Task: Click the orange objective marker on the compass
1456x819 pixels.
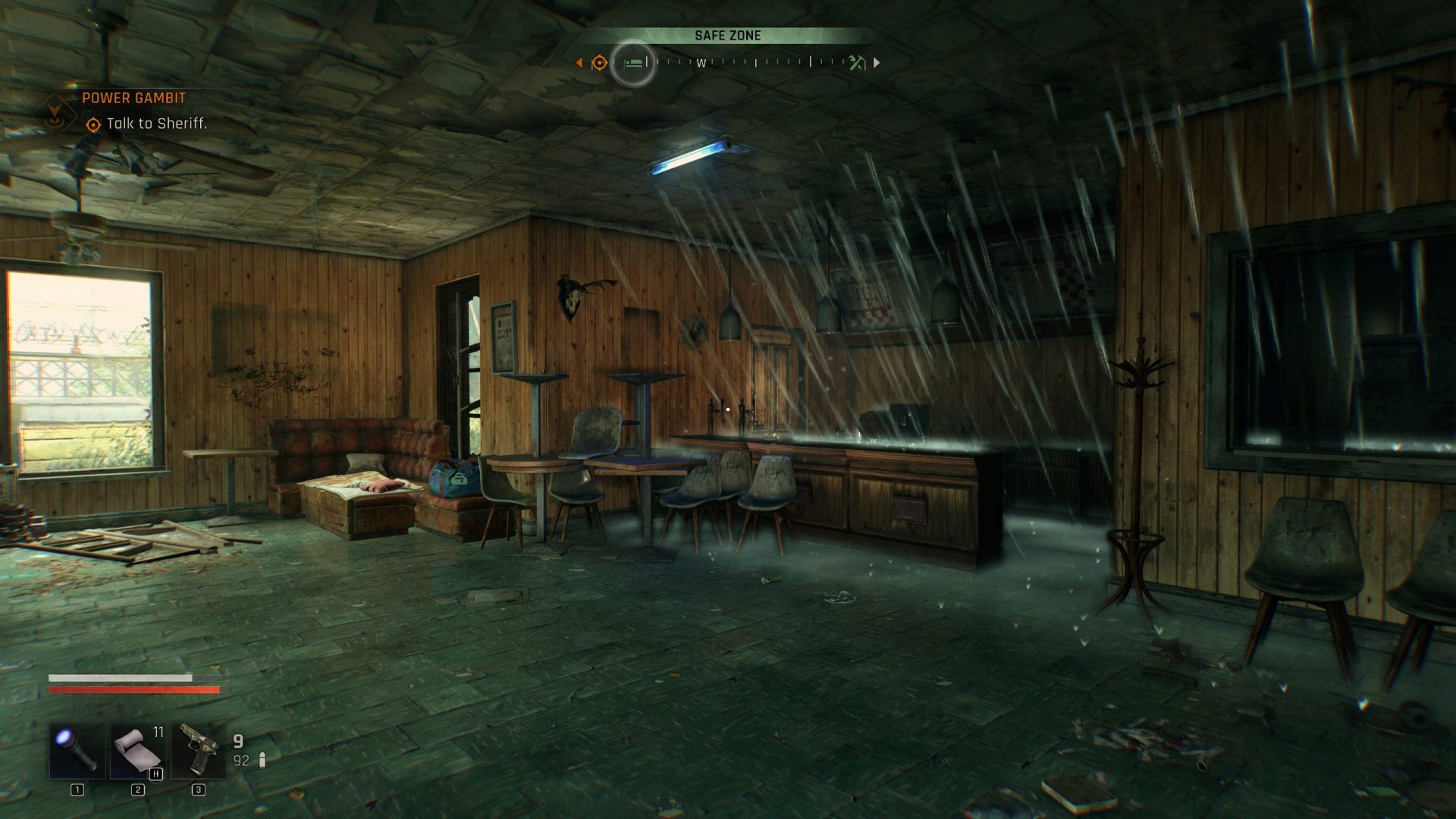Action: (598, 62)
